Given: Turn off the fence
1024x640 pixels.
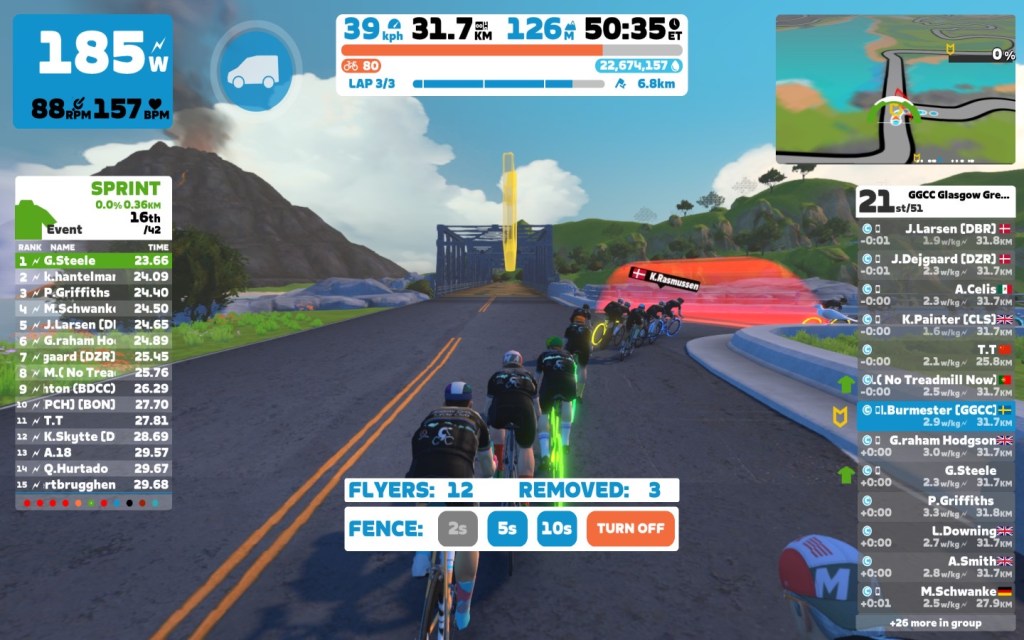Looking at the screenshot, I should [630, 528].
